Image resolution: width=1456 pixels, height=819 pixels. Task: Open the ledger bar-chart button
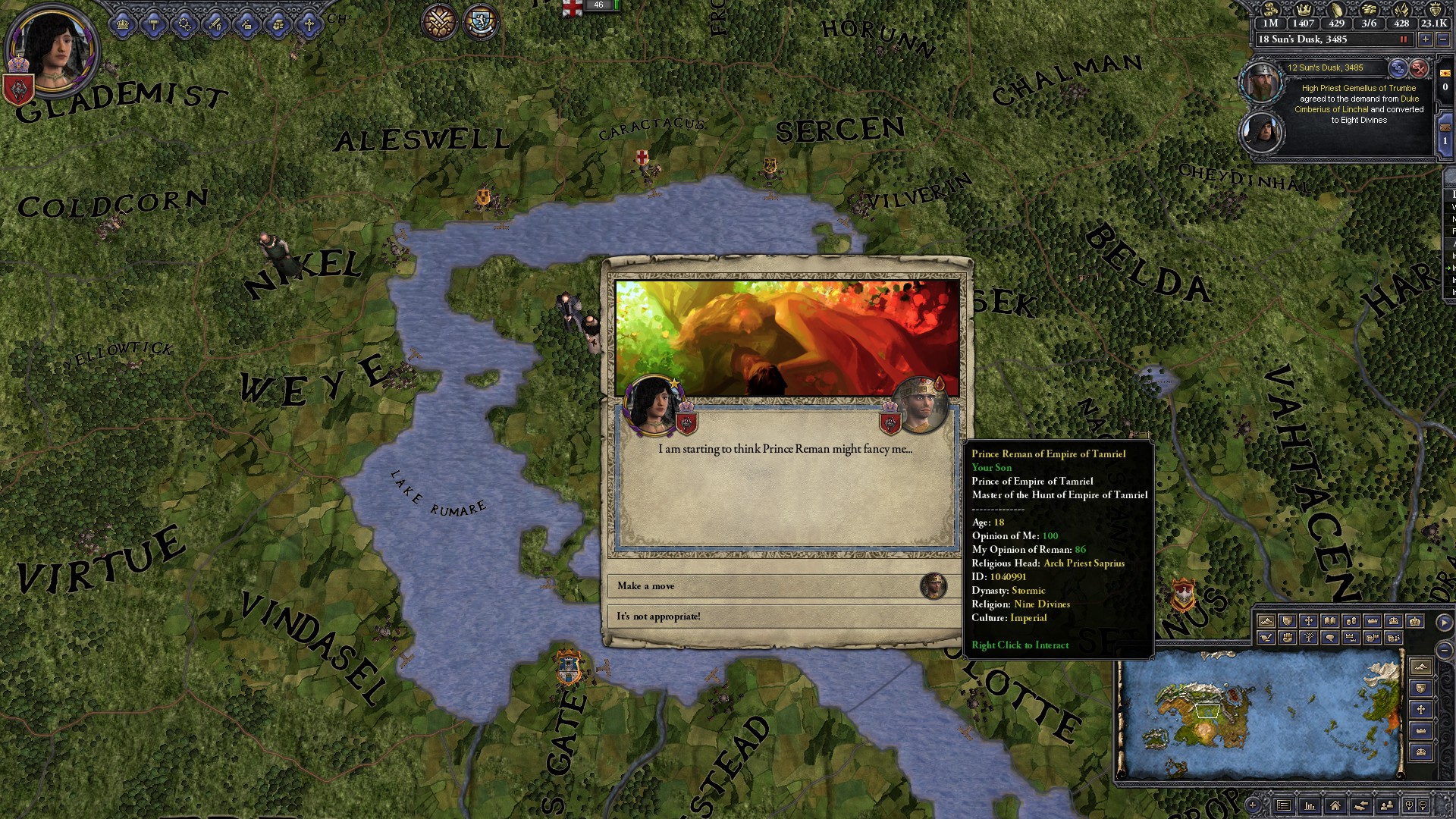pos(1309,805)
